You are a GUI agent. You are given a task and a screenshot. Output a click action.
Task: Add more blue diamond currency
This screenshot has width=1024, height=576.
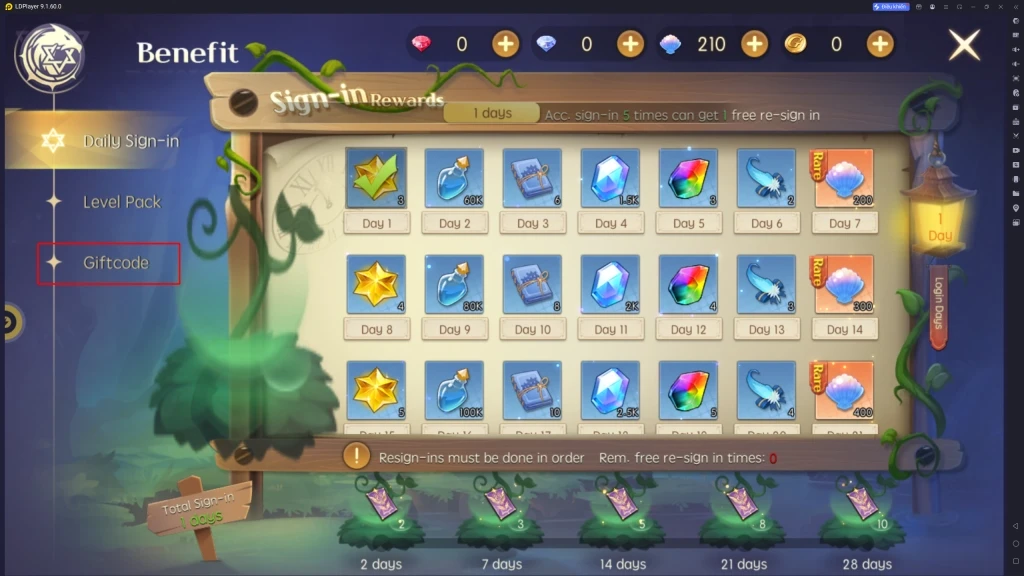(630, 44)
